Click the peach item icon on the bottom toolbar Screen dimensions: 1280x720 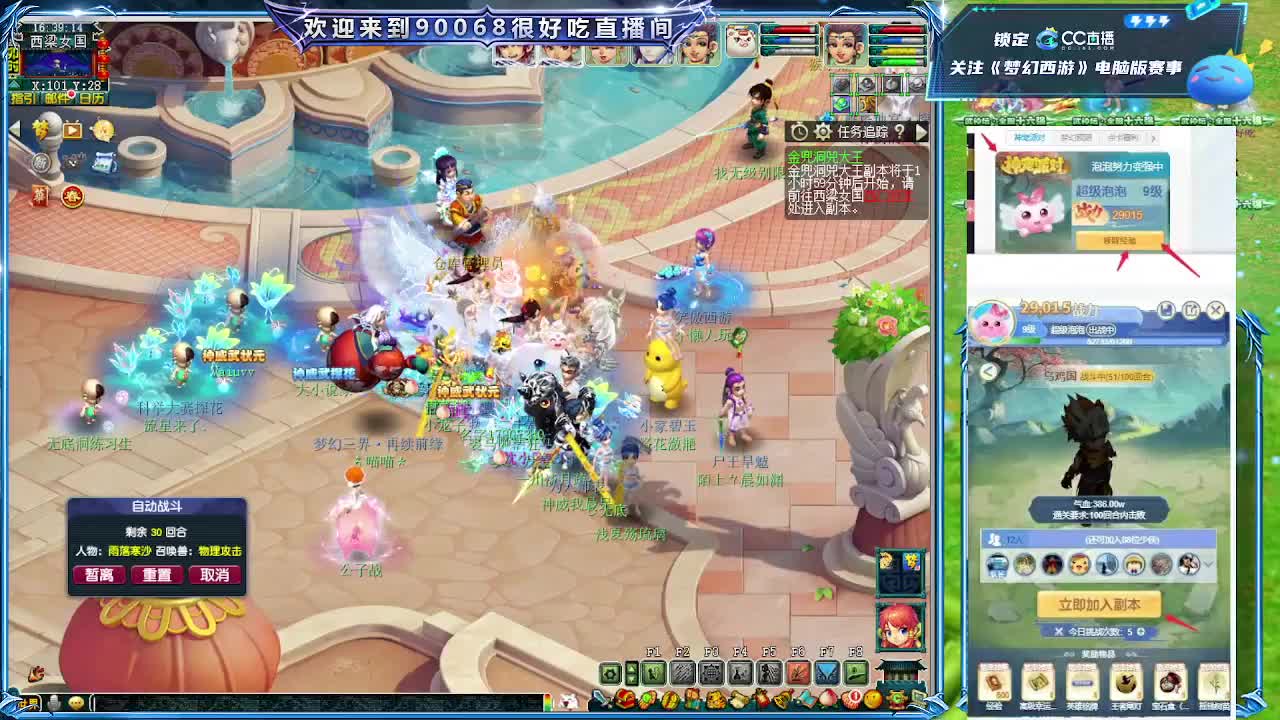pyautogui.click(x=827, y=697)
